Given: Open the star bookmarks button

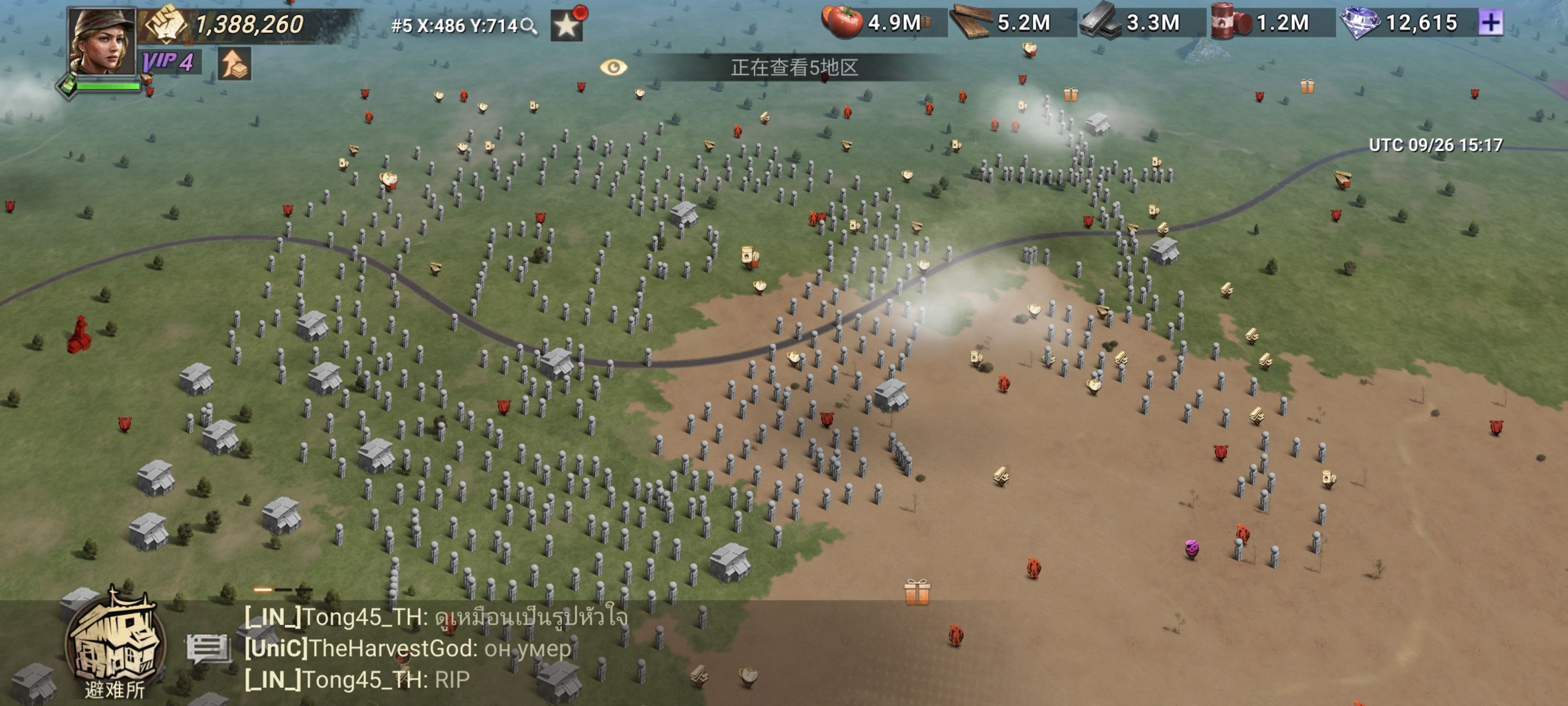Looking at the screenshot, I should (x=567, y=25).
